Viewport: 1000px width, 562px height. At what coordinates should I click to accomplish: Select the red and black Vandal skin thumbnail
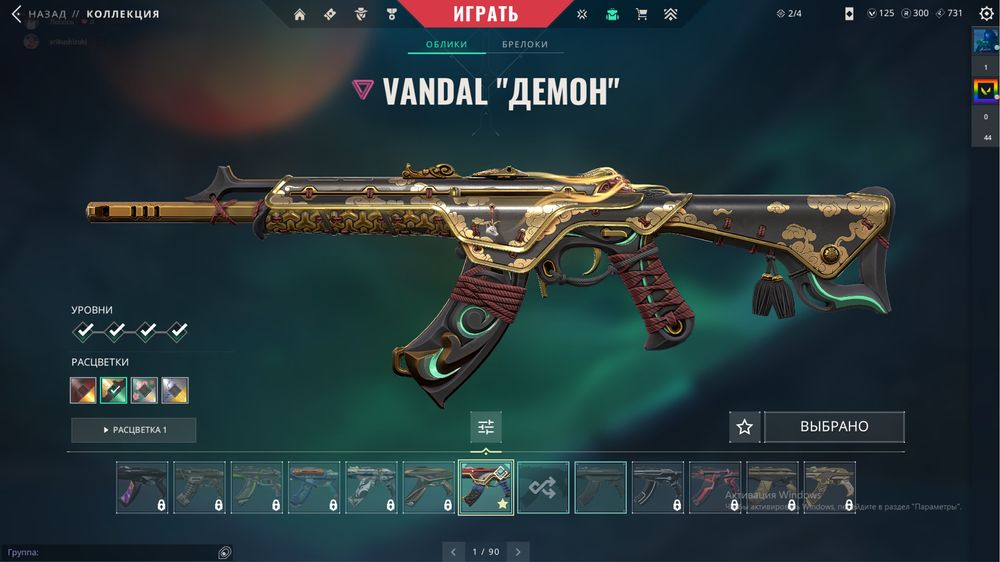point(715,487)
